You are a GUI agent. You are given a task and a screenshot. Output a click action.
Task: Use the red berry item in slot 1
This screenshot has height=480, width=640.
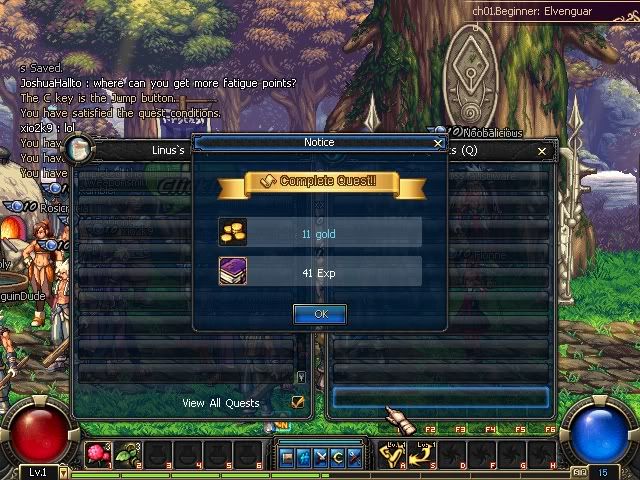coord(98,456)
